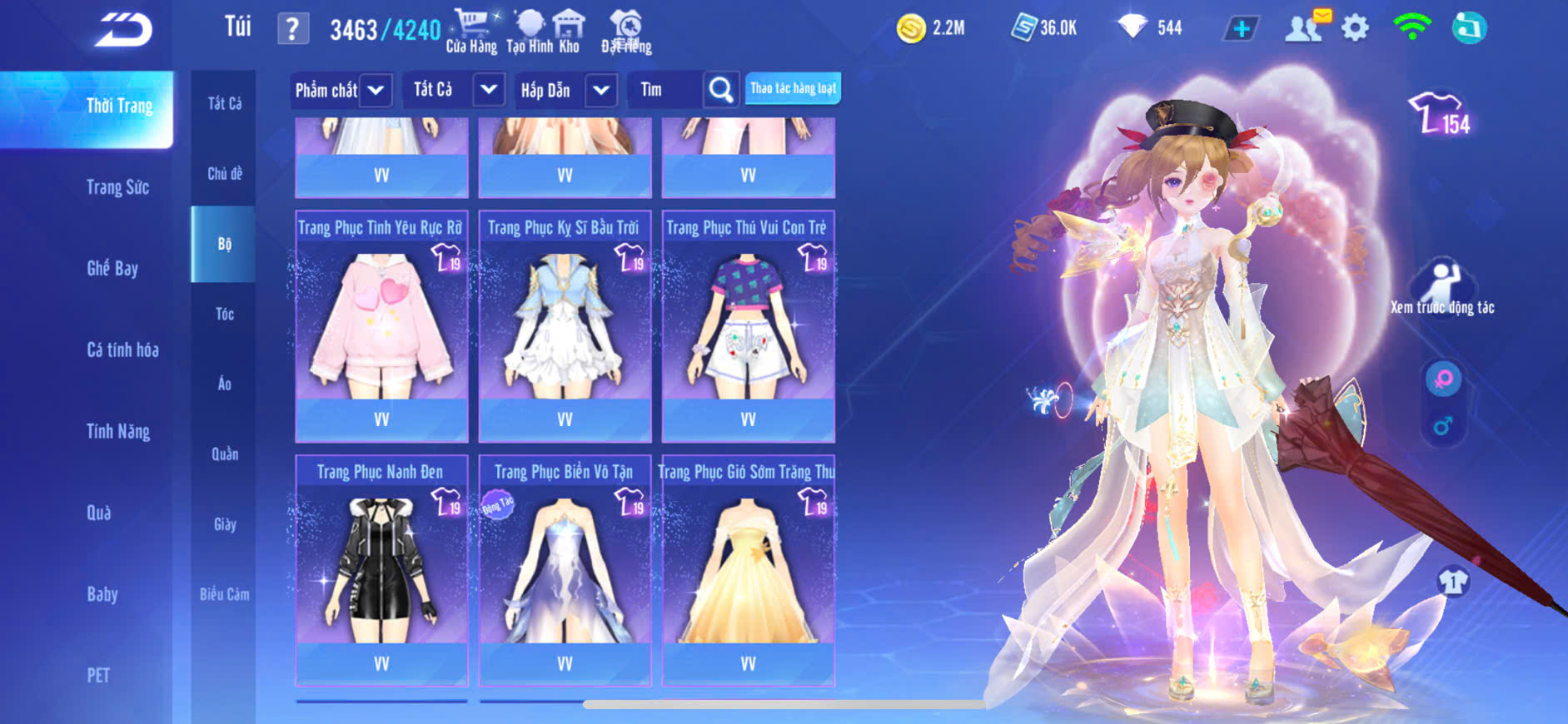
Task: Open the settings gear icon
Action: click(1355, 28)
